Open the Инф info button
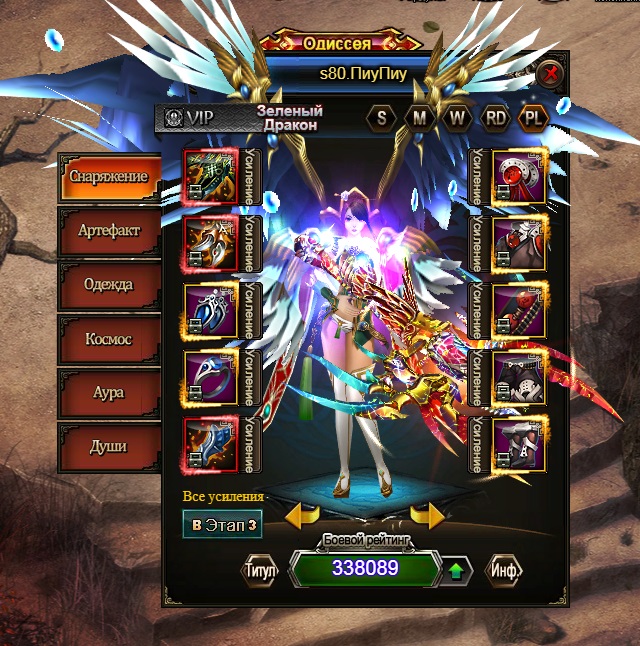 pos(503,569)
